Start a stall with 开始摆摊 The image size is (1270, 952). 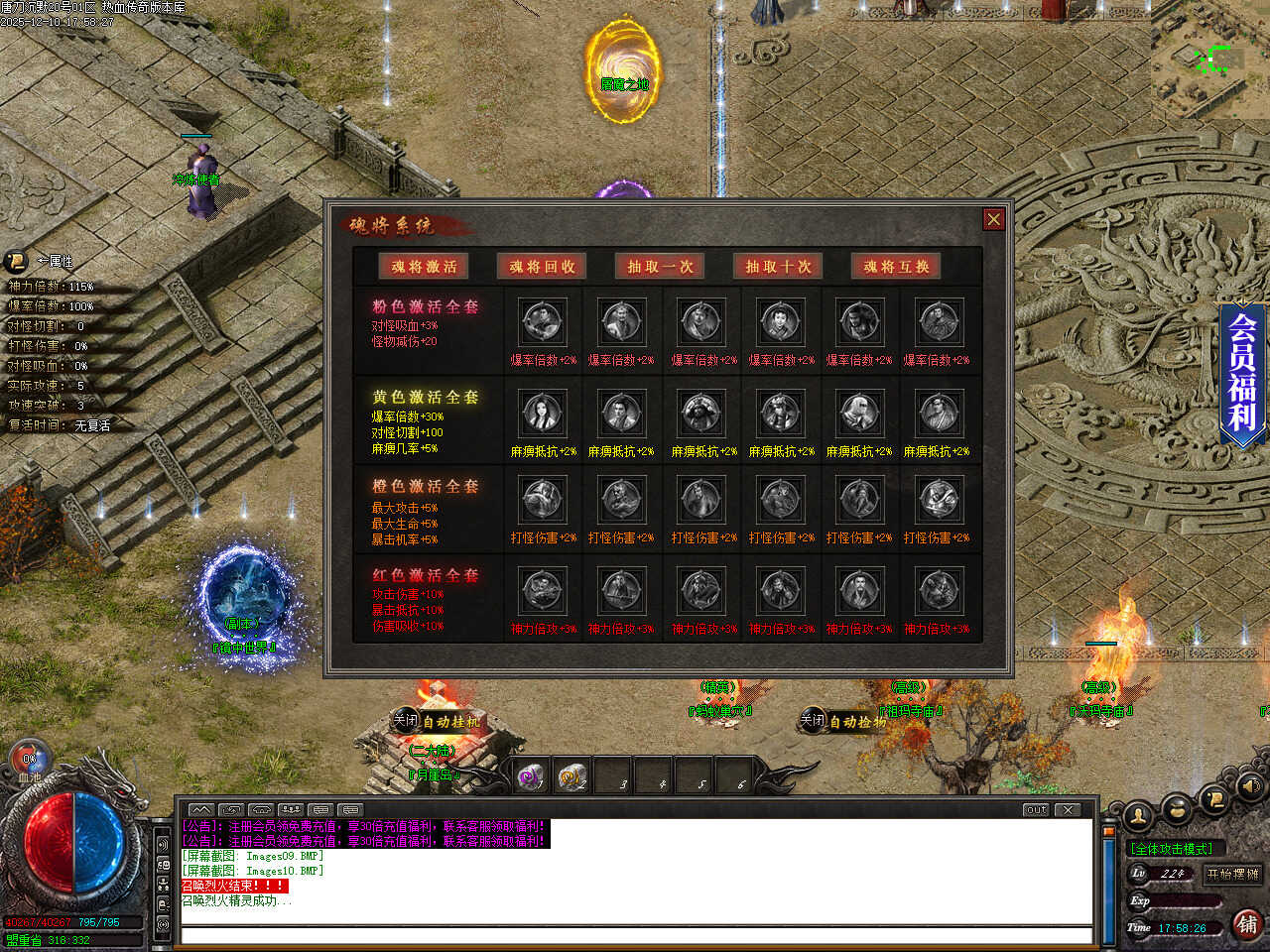1232,874
